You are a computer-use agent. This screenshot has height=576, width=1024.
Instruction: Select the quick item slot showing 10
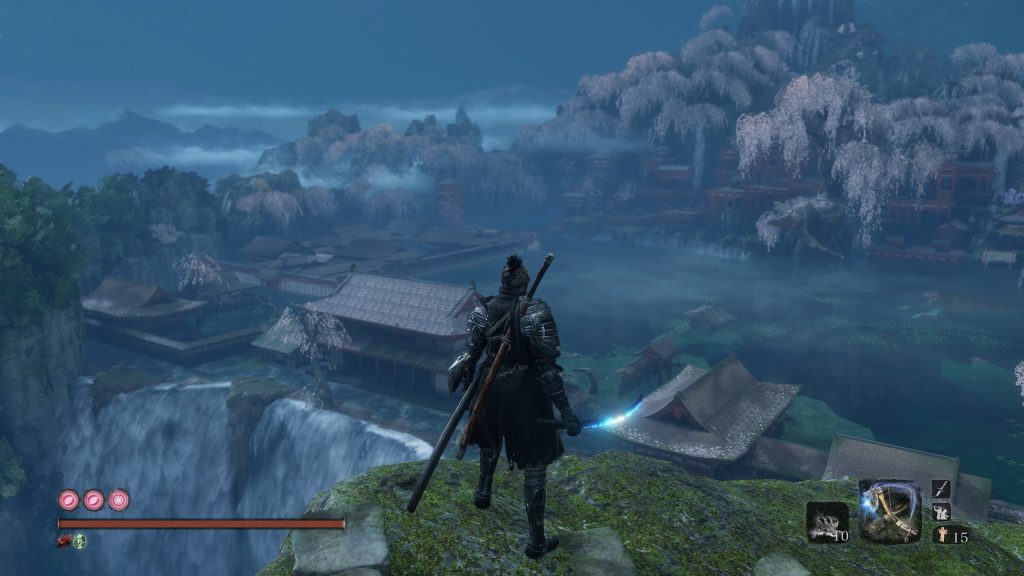[x=827, y=522]
